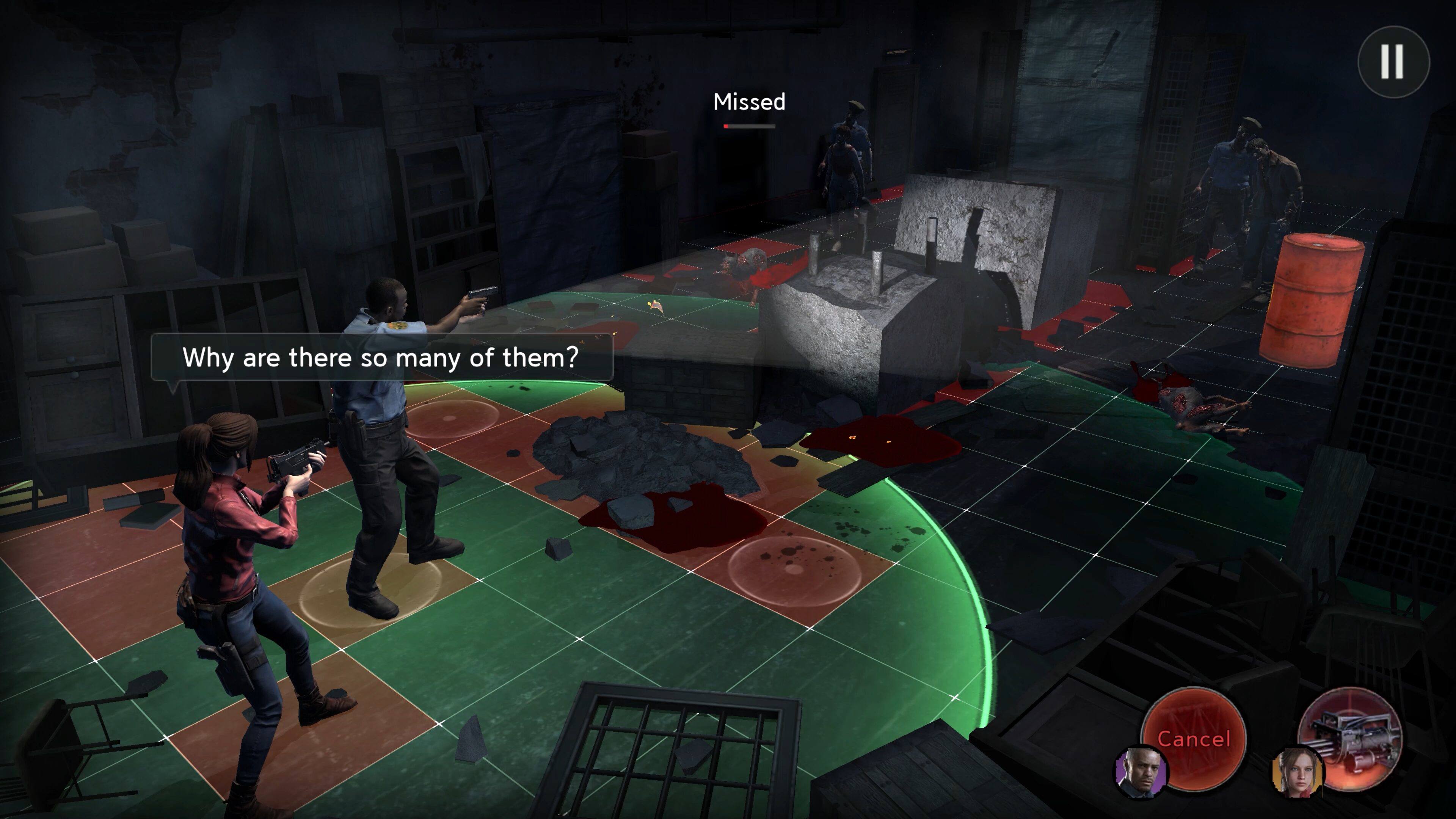The height and width of the screenshot is (819, 1456).
Task: Select the male officer's portrait on purple
Action: pyautogui.click(x=1141, y=772)
